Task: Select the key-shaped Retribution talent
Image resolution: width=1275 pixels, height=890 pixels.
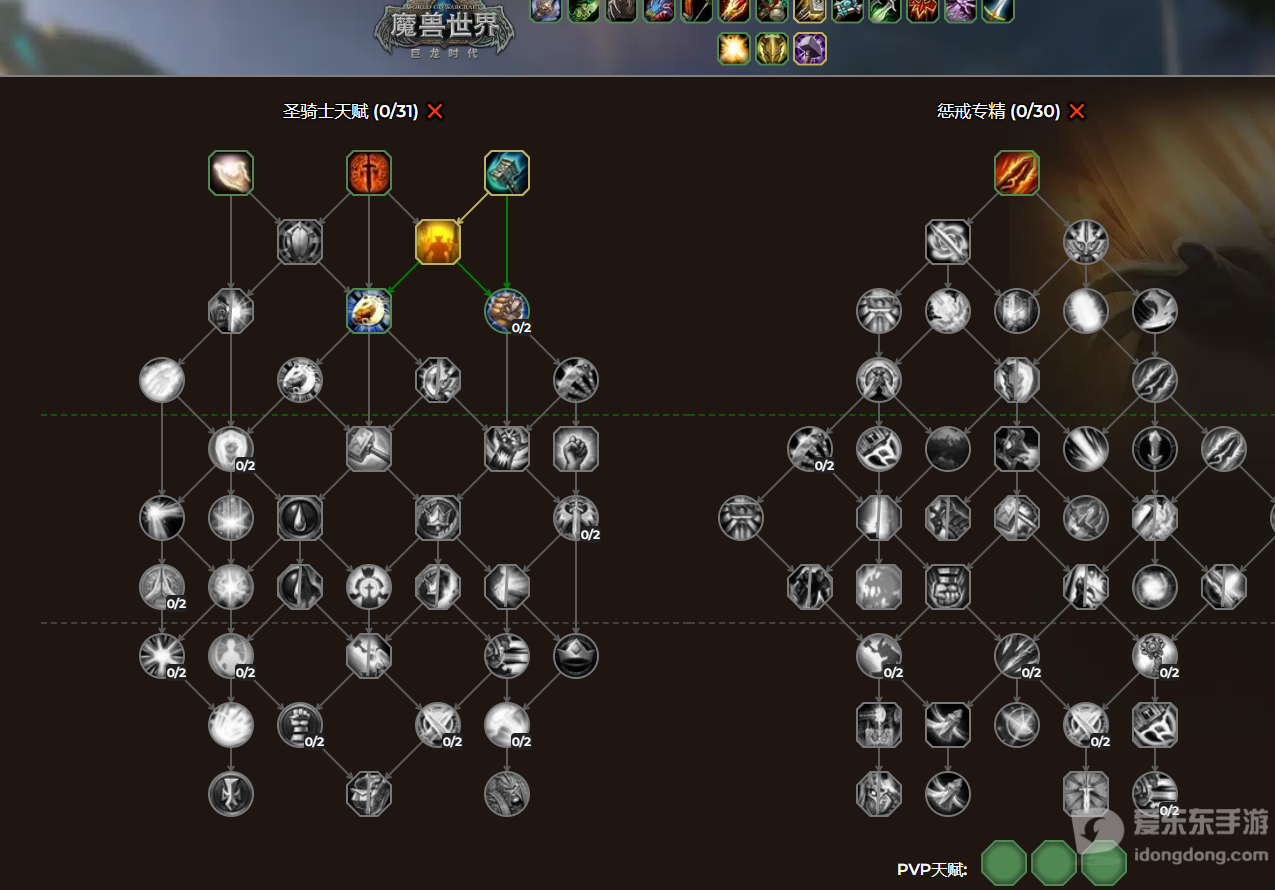Action: click(x=1155, y=656)
